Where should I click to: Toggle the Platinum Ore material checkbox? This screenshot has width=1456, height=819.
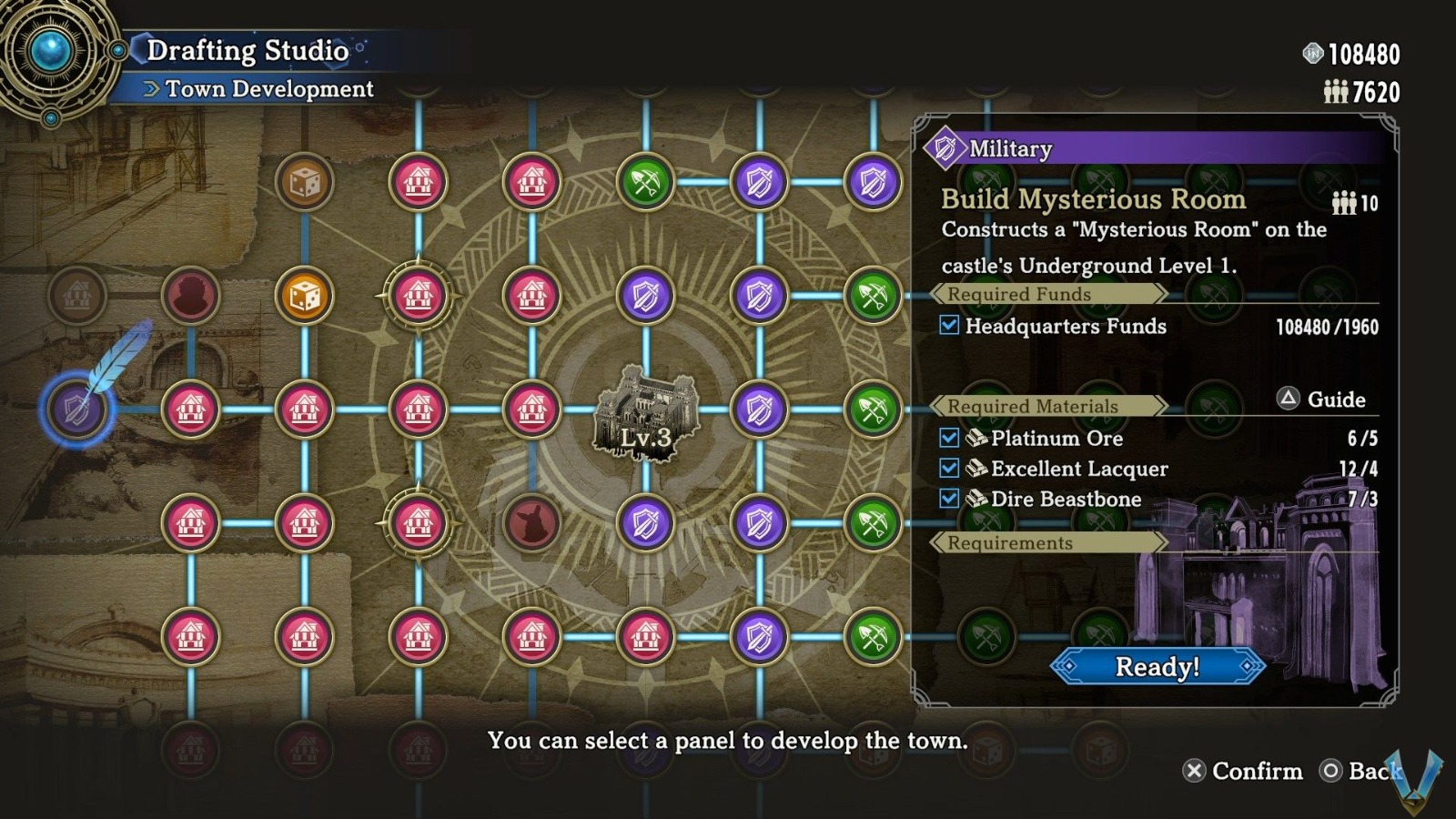(x=949, y=438)
